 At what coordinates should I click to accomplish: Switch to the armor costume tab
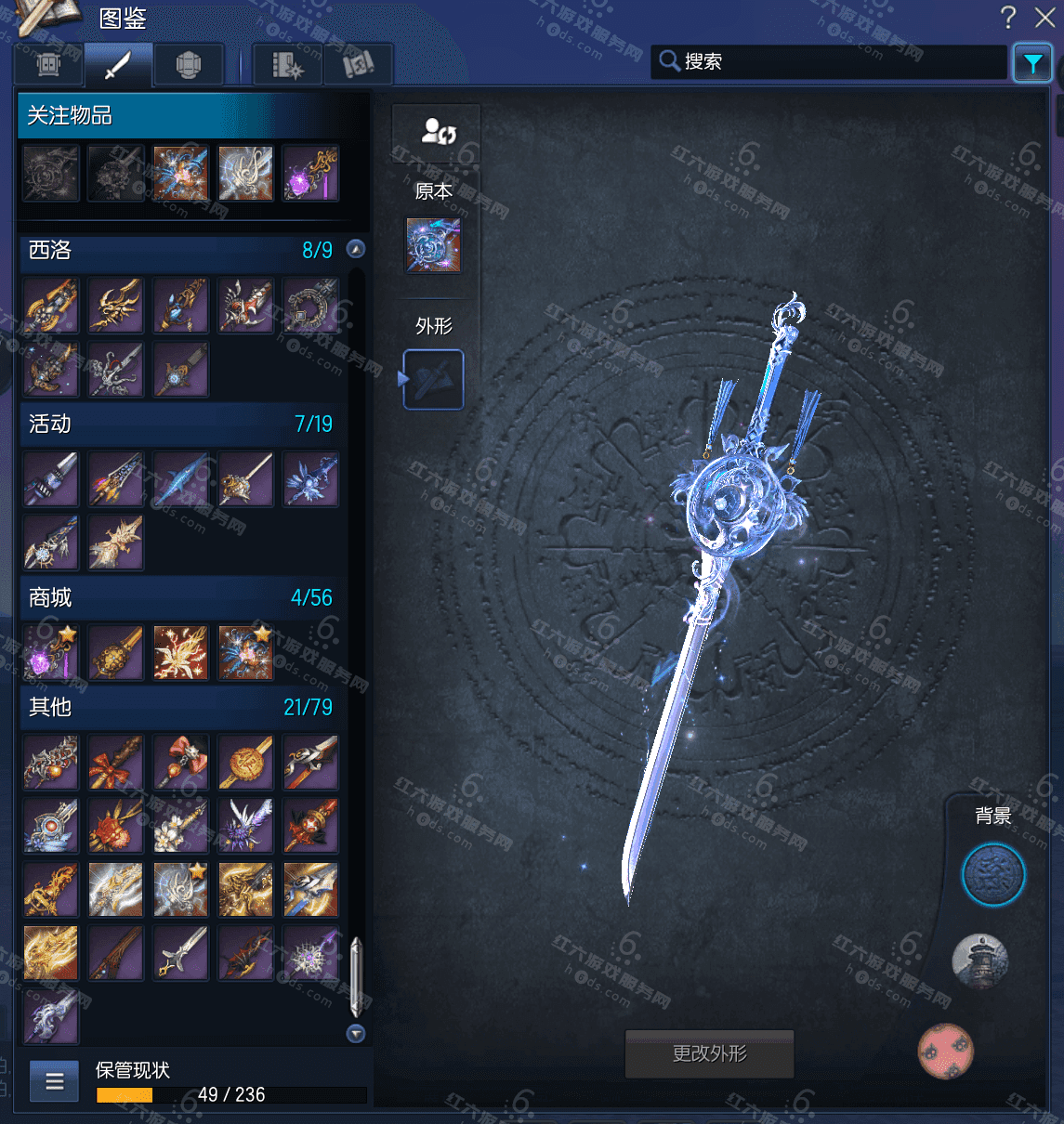(189, 65)
